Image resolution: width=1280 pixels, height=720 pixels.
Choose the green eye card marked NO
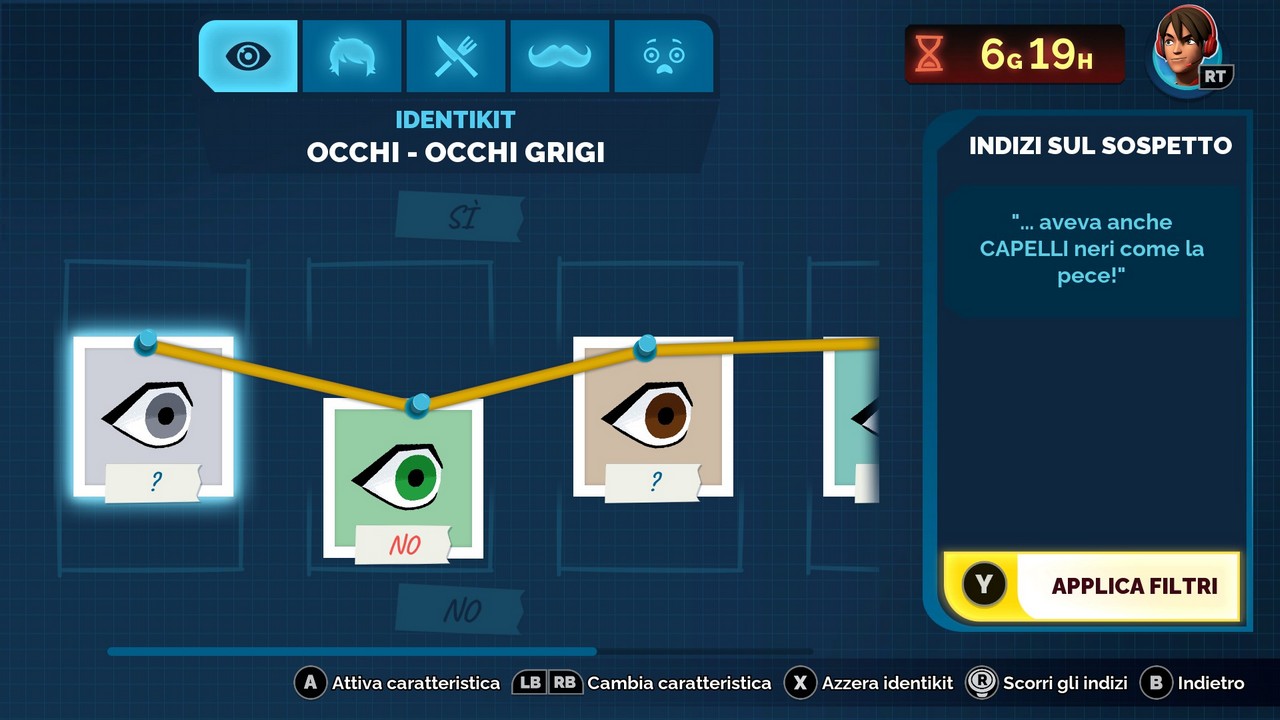pyautogui.click(x=403, y=478)
